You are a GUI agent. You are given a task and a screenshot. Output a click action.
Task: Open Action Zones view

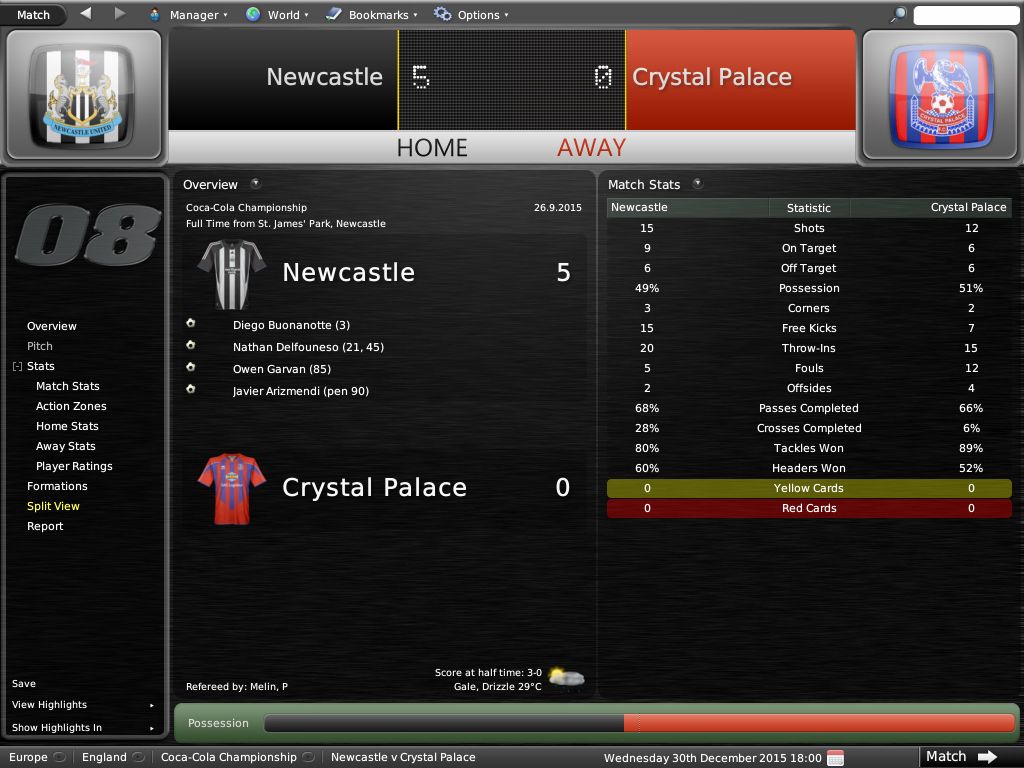[71, 406]
